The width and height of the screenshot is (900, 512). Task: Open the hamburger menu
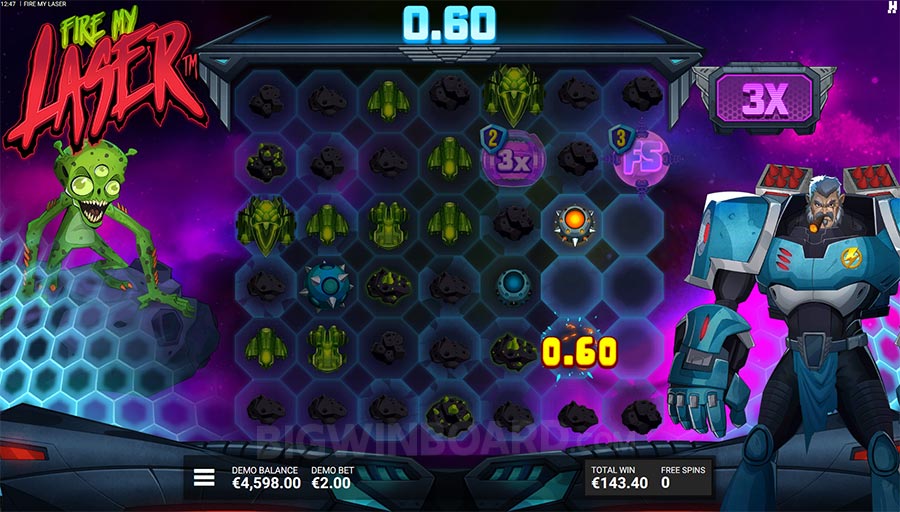coord(204,477)
